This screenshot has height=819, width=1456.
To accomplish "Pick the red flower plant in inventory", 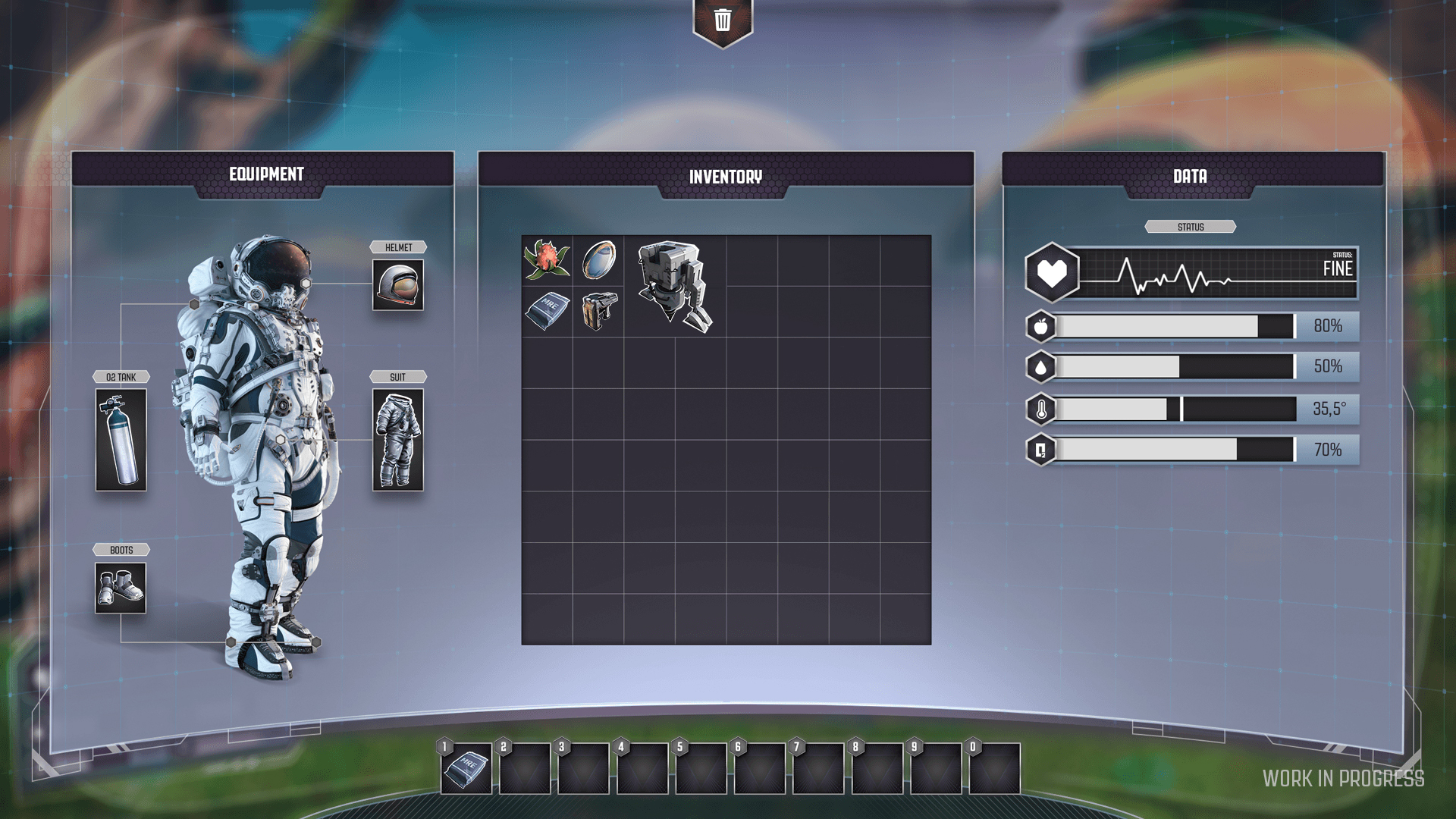I will [x=547, y=260].
